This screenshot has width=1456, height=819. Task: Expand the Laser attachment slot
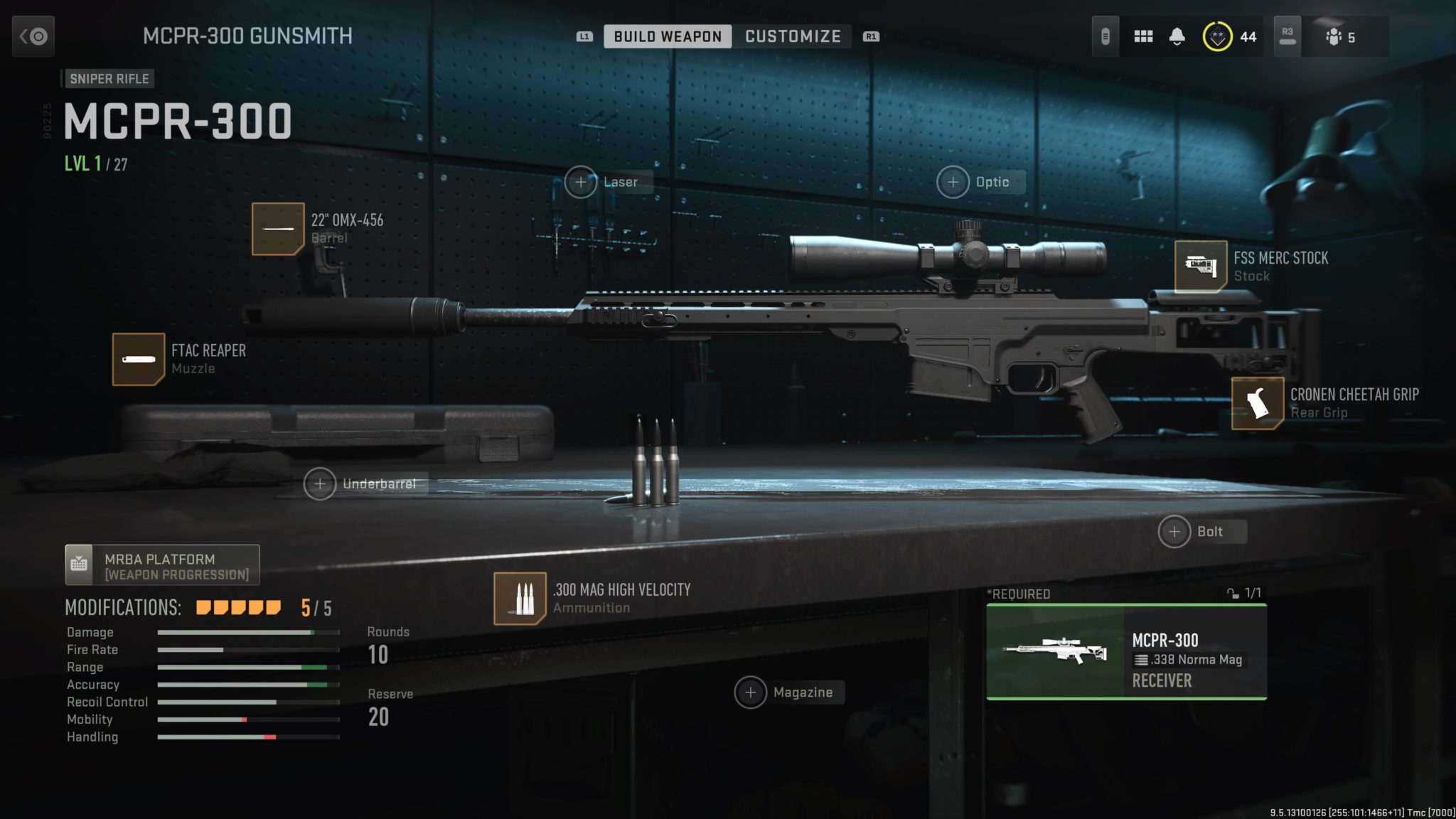tap(582, 182)
